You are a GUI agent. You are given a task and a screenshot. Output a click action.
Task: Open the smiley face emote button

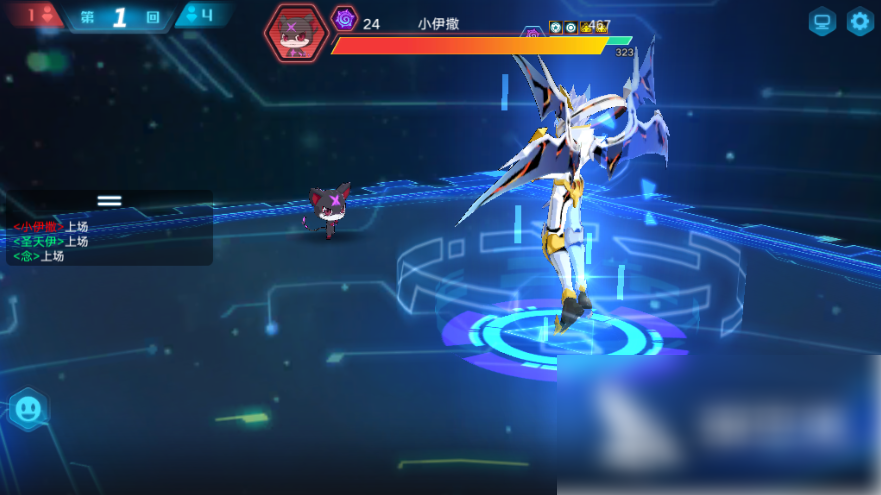[27, 408]
